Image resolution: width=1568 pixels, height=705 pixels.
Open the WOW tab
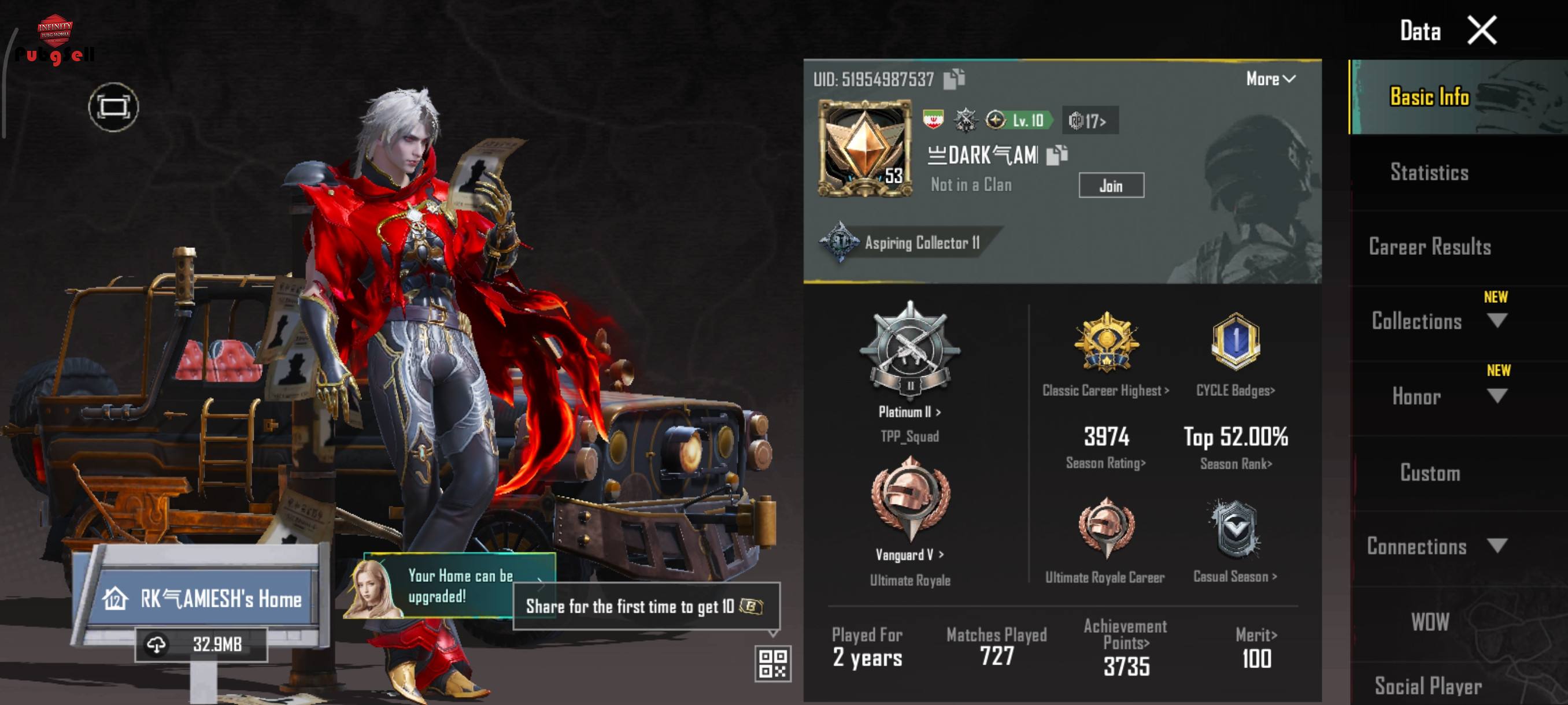click(1429, 622)
